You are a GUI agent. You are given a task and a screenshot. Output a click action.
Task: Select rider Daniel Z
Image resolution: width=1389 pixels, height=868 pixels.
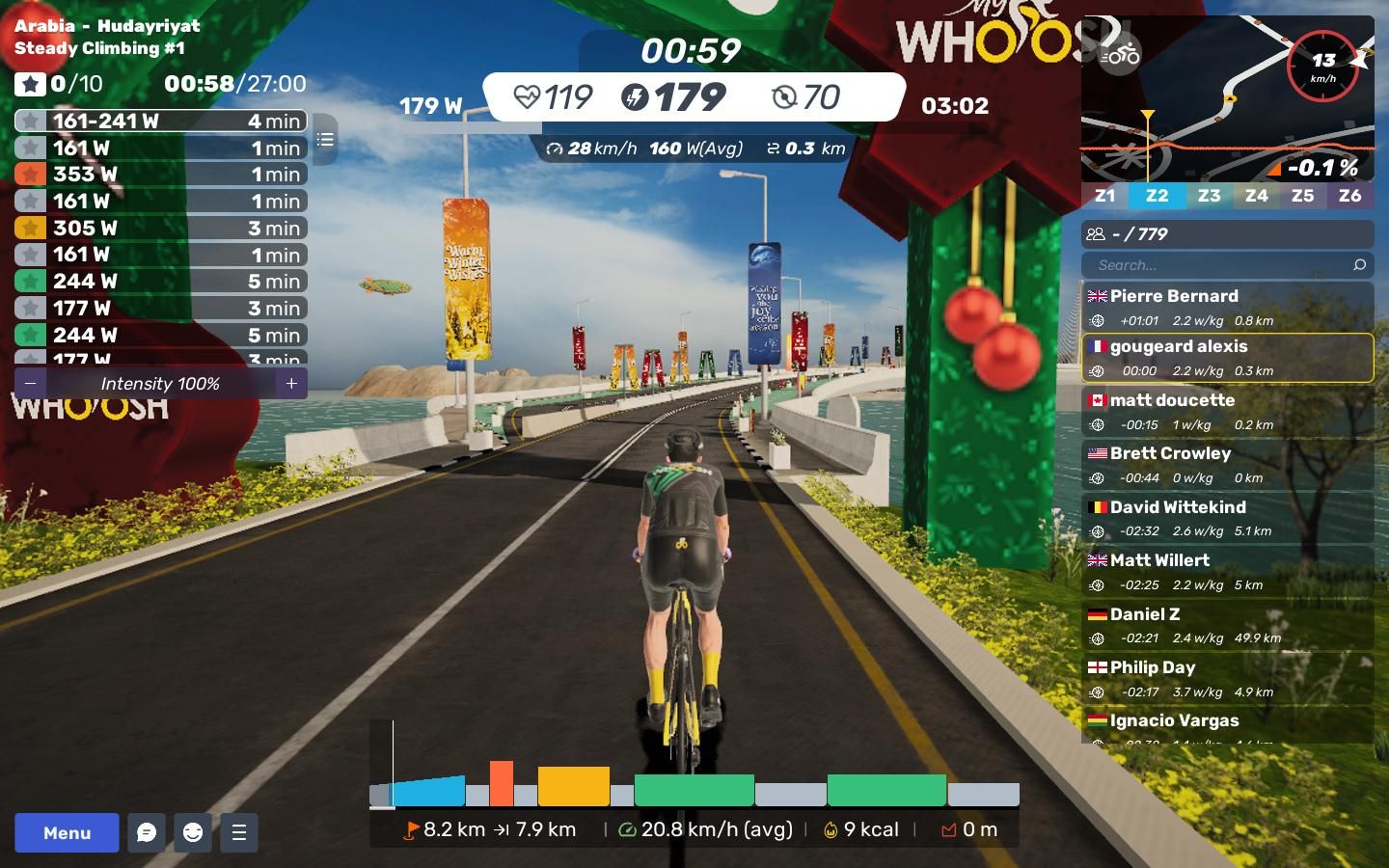[1227, 625]
